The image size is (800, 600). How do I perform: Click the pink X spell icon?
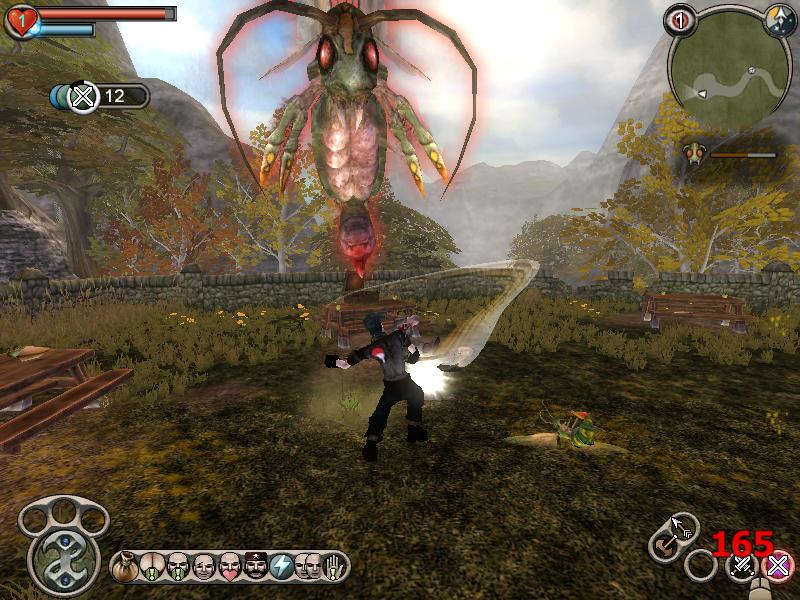click(777, 567)
